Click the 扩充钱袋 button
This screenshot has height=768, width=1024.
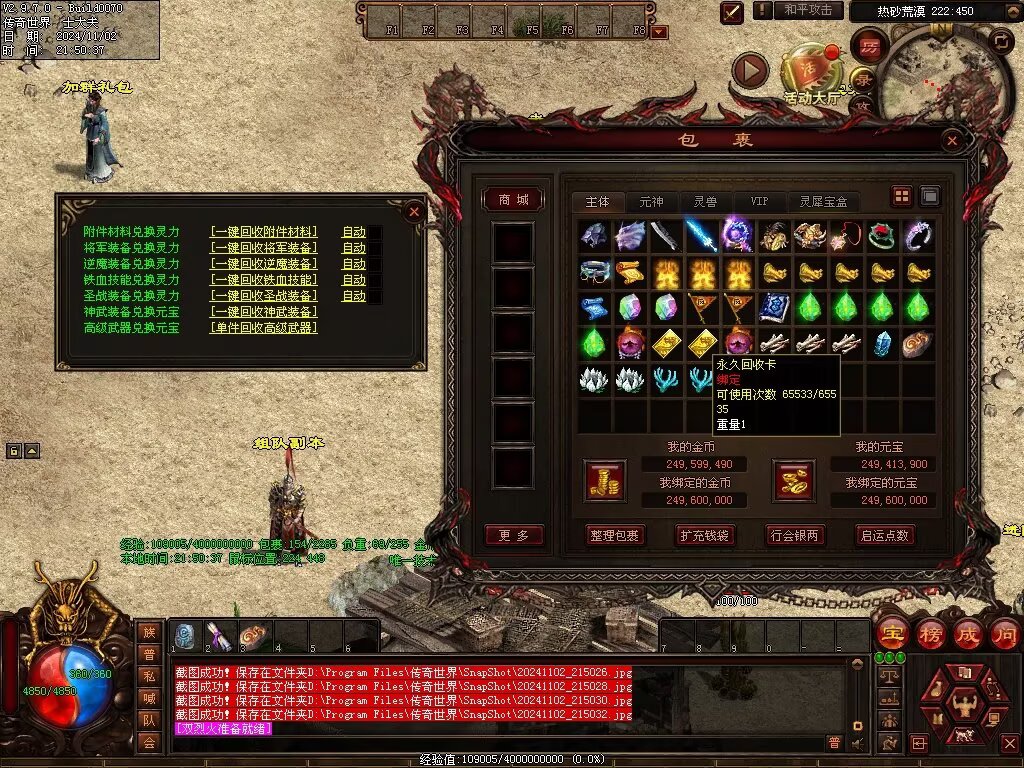click(x=705, y=535)
